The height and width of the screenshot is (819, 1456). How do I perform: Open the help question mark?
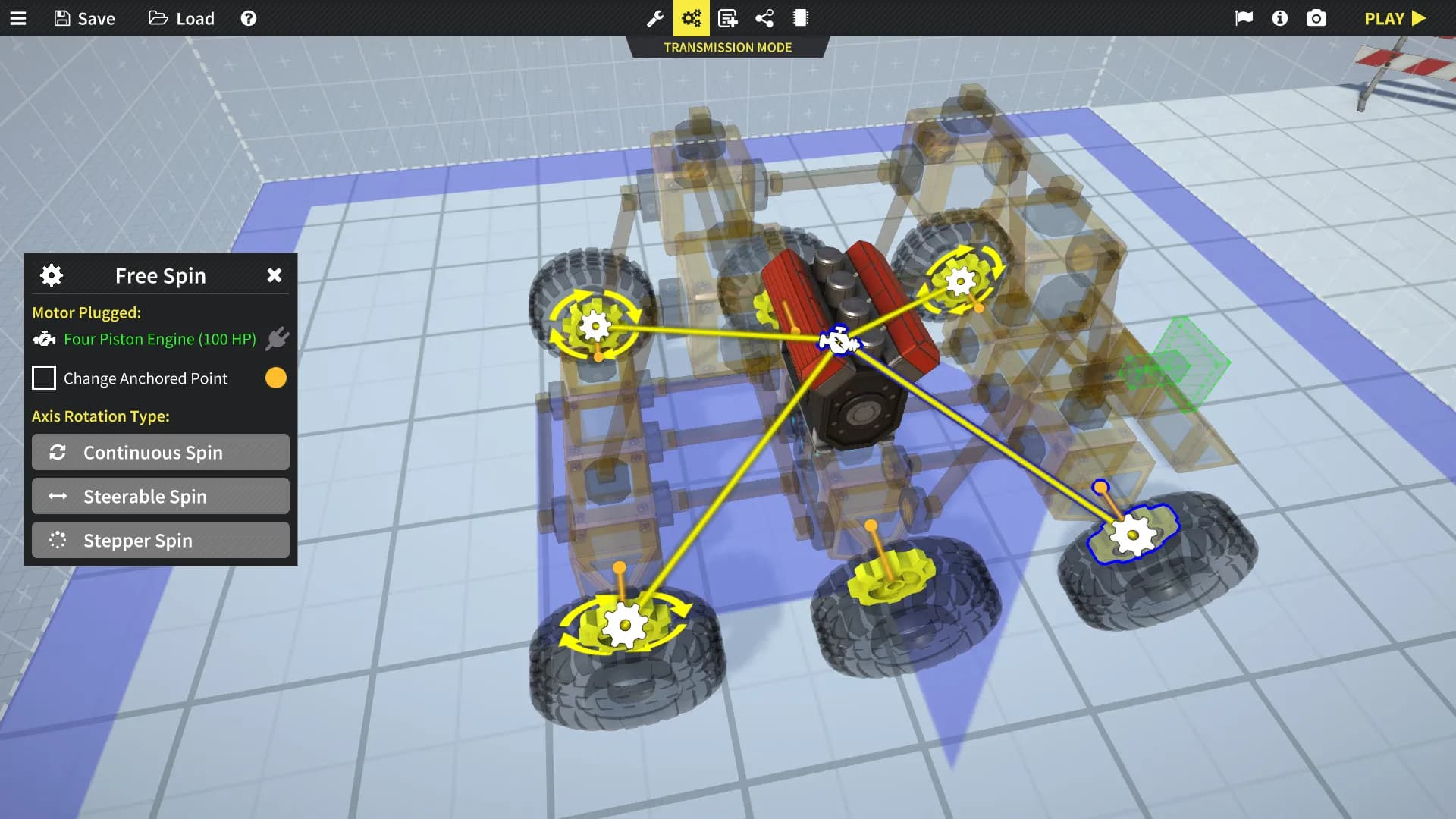pos(249,18)
